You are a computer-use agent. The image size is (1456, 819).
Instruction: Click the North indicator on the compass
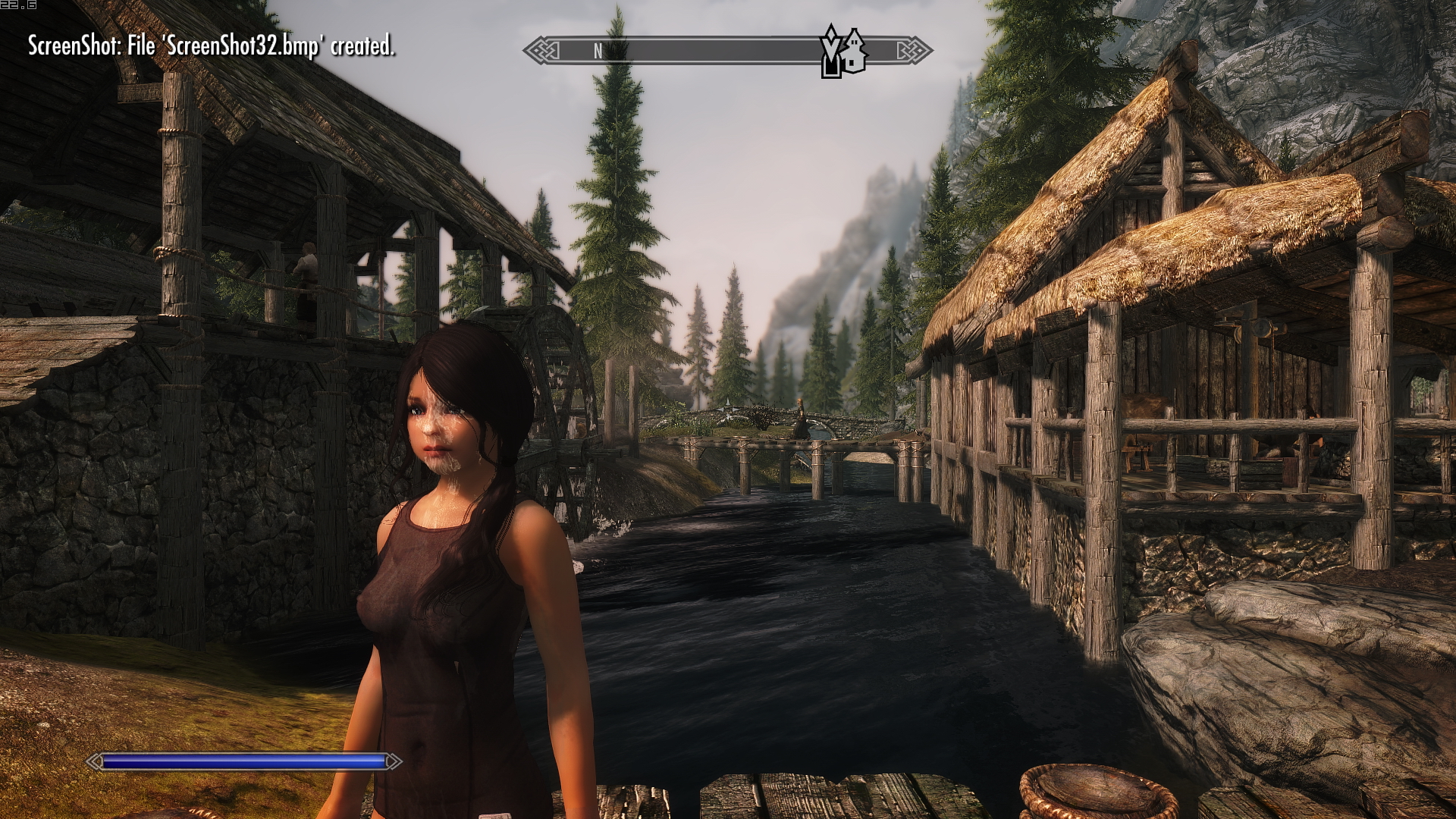tap(598, 51)
